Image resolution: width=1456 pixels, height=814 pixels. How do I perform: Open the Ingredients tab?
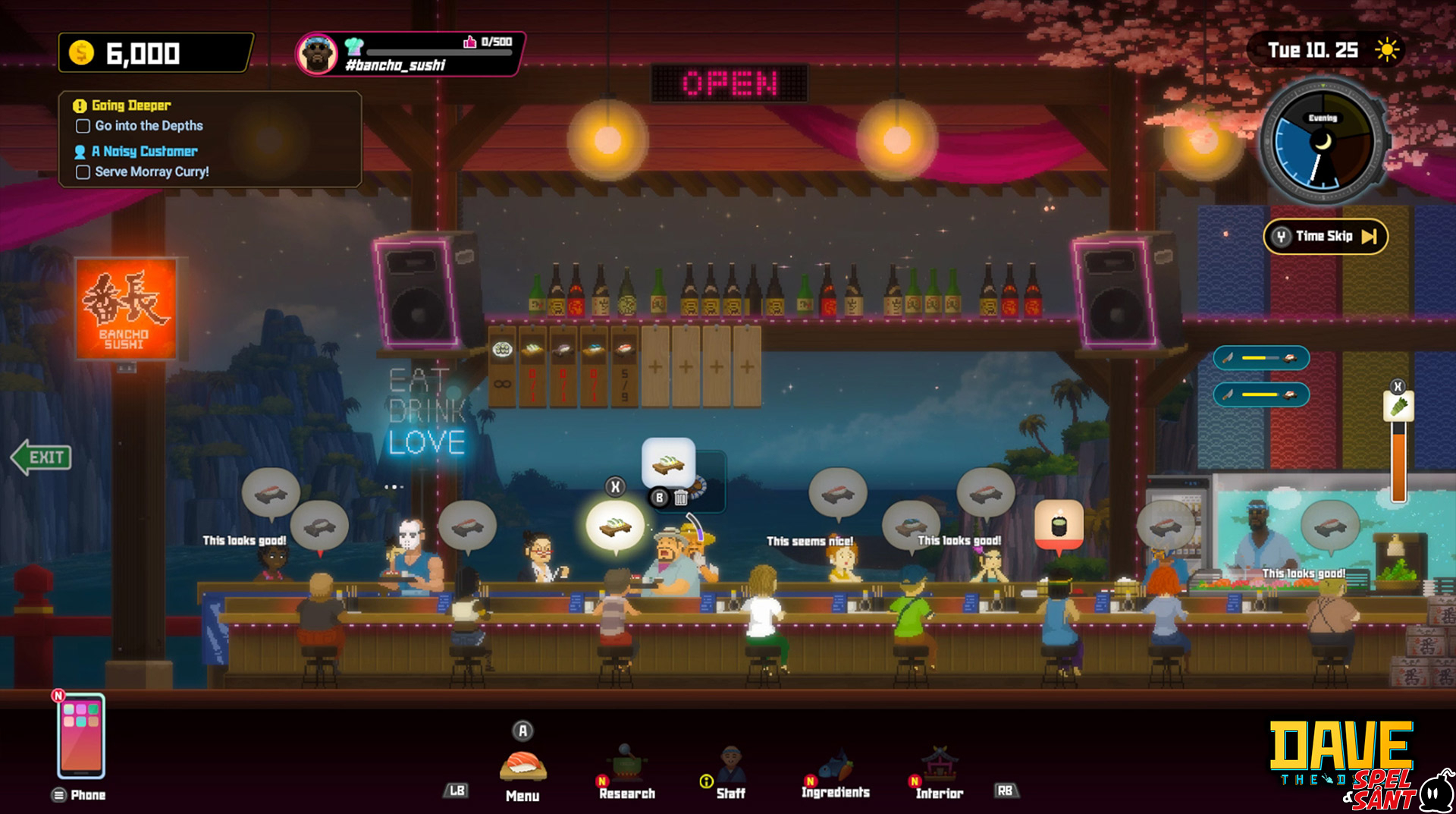click(836, 771)
